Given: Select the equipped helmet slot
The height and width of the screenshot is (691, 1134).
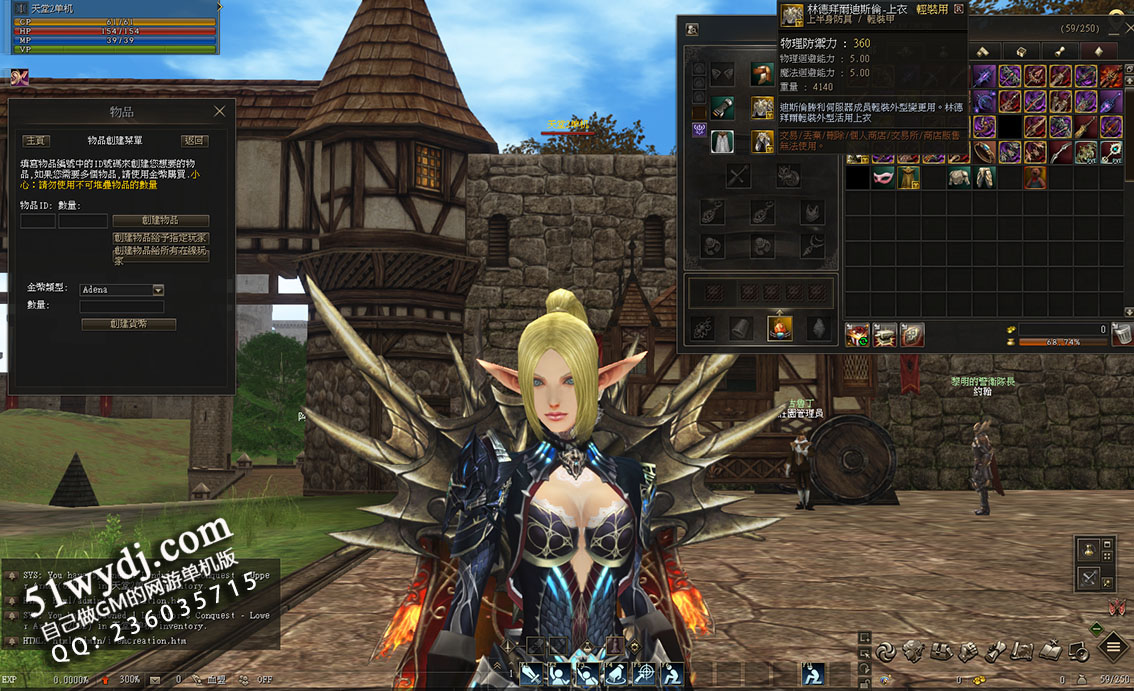Looking at the screenshot, I should pos(762,75).
